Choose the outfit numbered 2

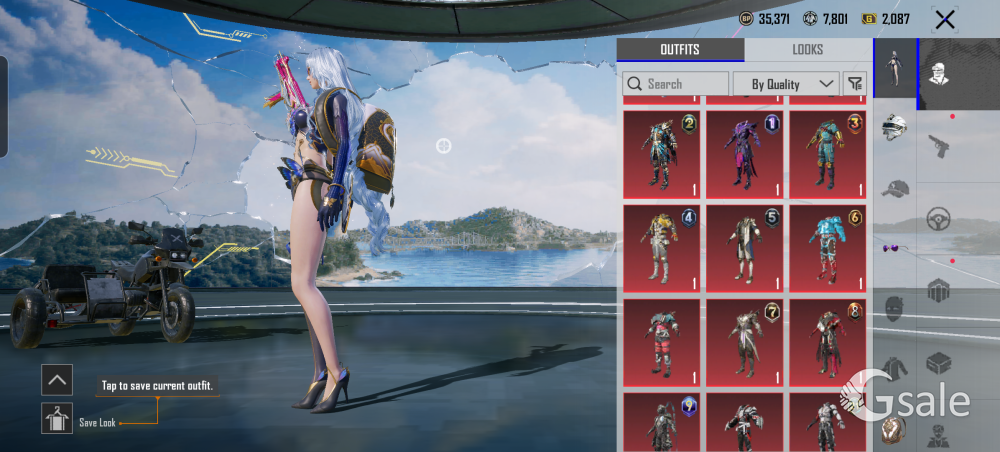(662, 154)
